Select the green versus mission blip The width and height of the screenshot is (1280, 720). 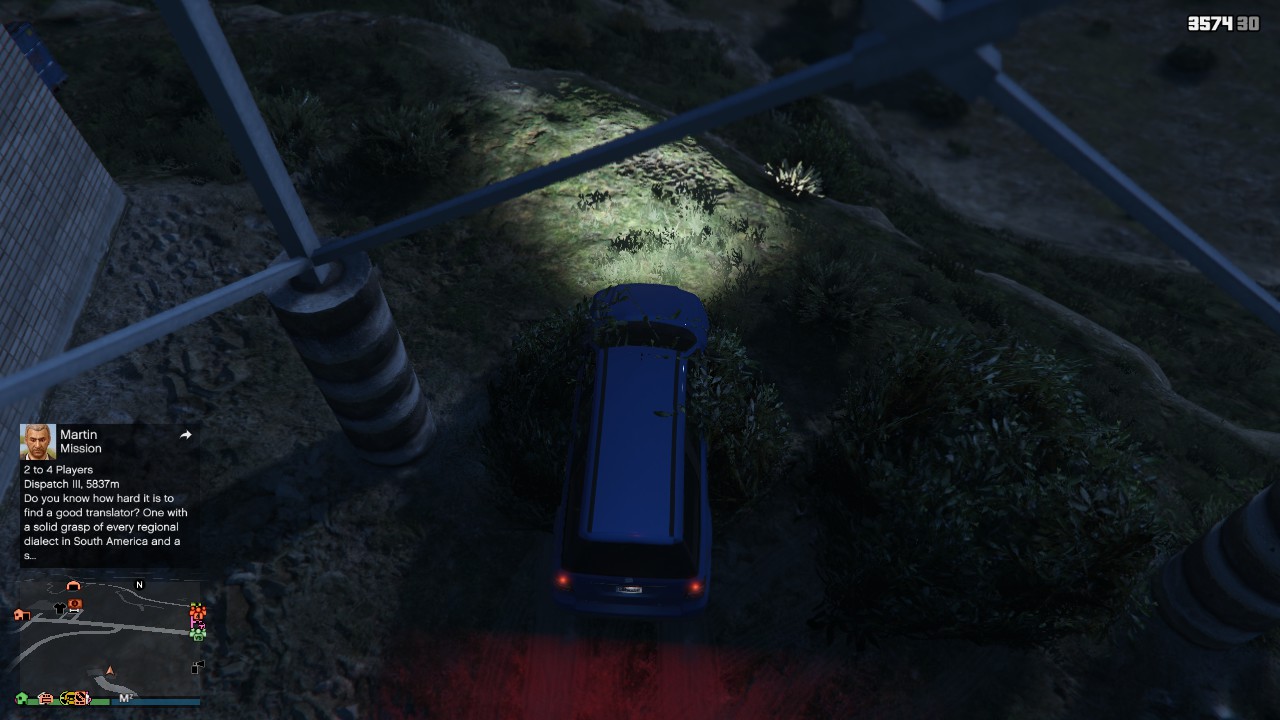198,633
